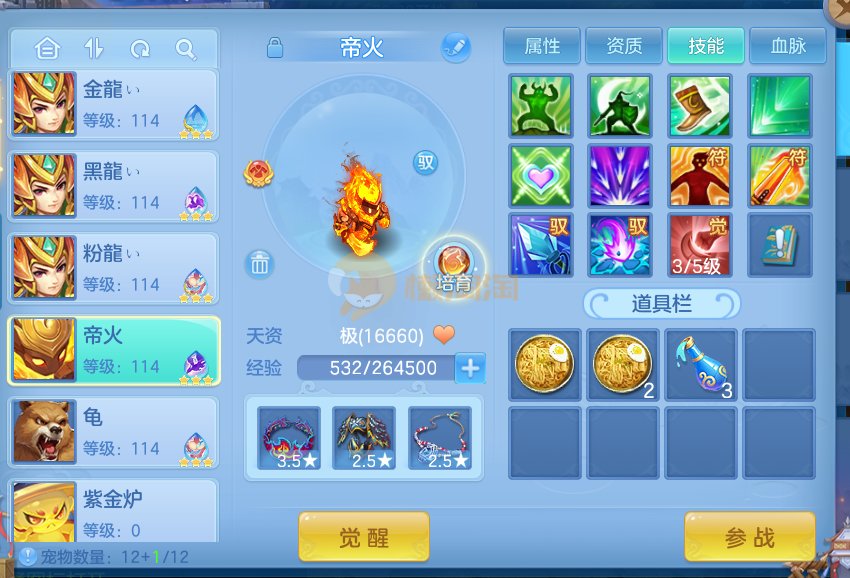Open the 培育 cultivation button
The image size is (850, 578).
click(455, 267)
